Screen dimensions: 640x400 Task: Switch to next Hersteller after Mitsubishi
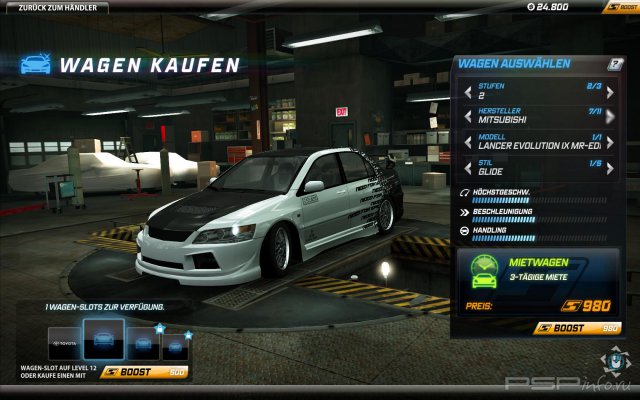(611, 115)
